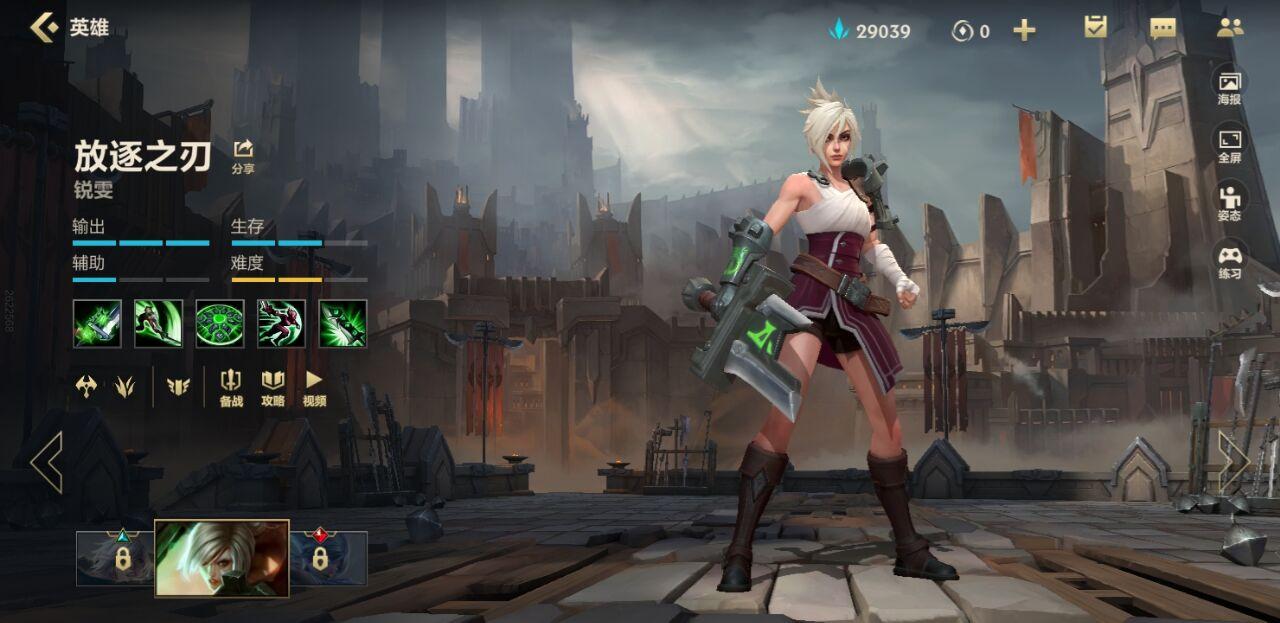Tap the 分享 share button
Viewport: 1280px width, 623px height.
coord(243,156)
